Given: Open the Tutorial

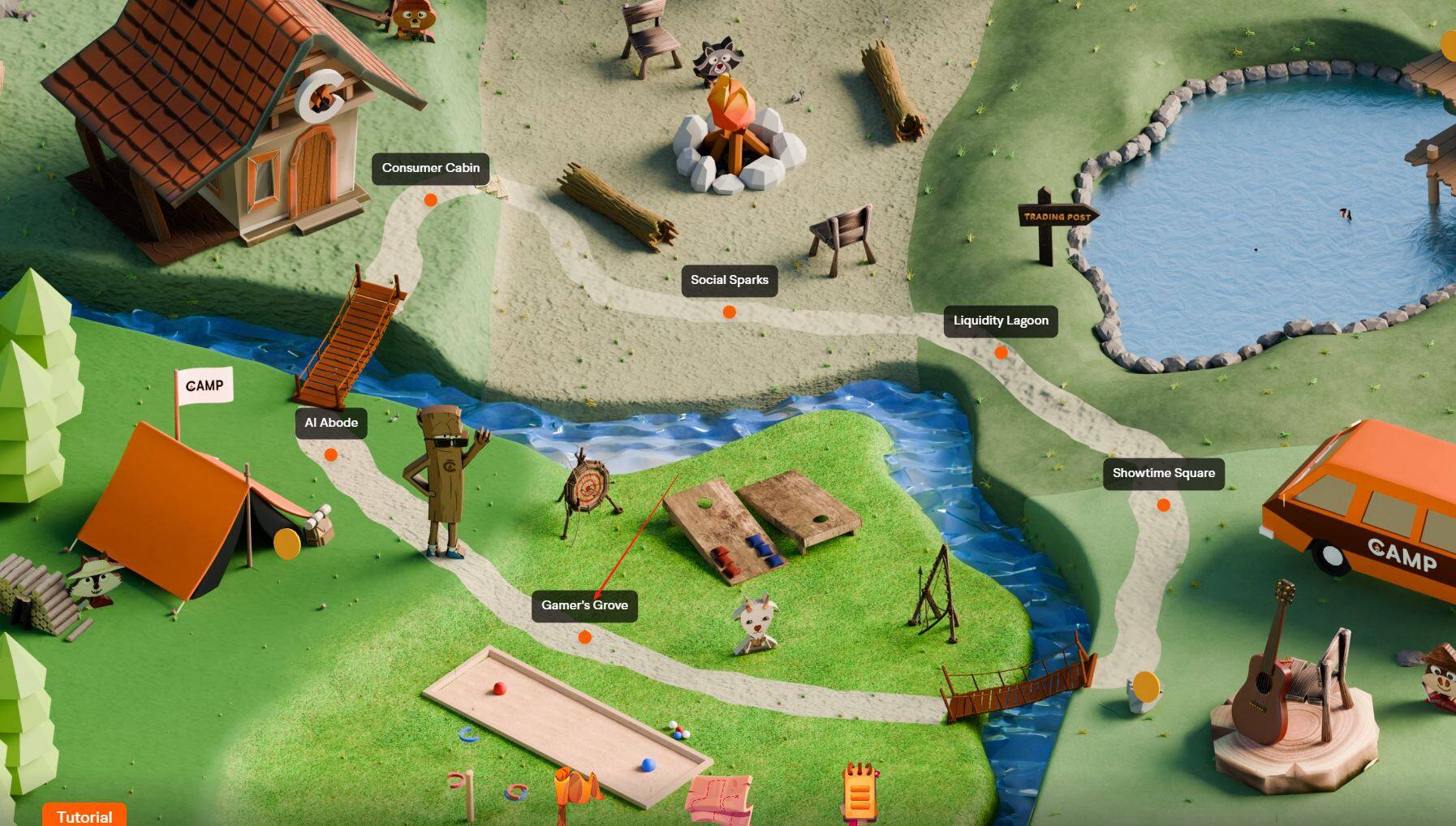Looking at the screenshot, I should (84, 814).
